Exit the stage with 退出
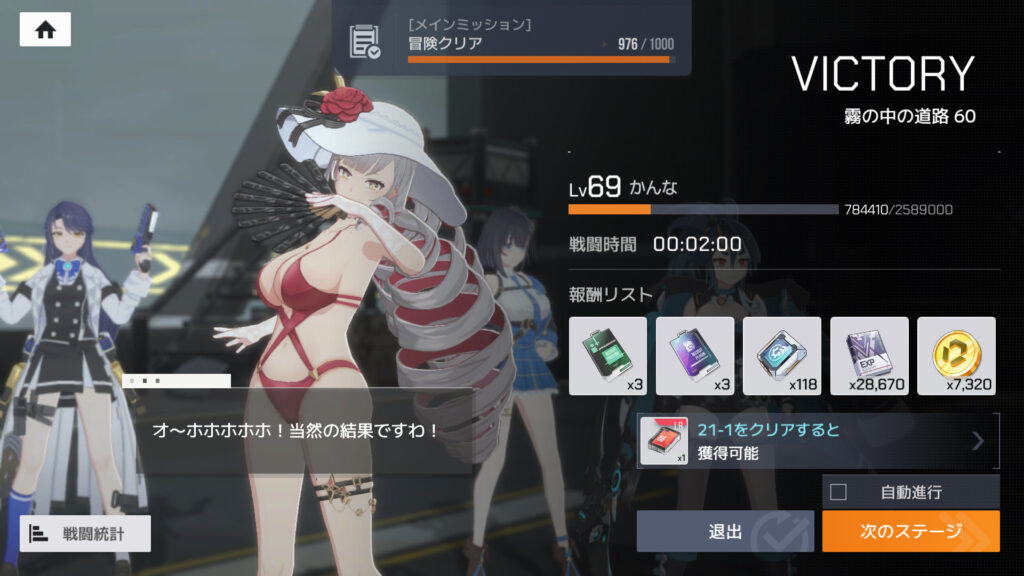Image resolution: width=1024 pixels, height=576 pixels. pyautogui.click(x=725, y=531)
